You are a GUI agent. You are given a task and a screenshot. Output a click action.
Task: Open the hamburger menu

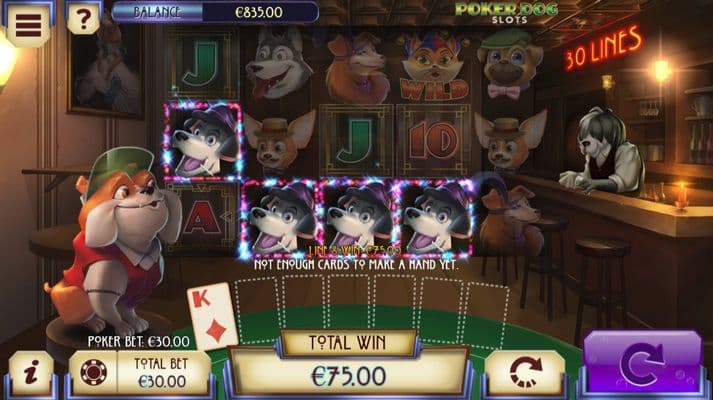point(28,24)
